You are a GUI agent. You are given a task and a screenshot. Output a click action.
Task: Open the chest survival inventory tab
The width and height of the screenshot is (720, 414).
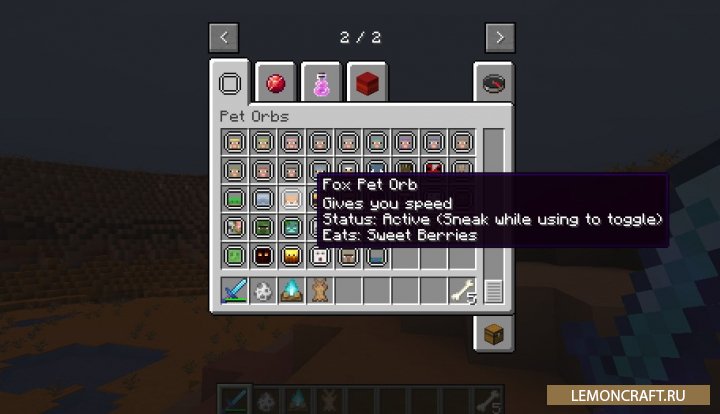pos(494,333)
